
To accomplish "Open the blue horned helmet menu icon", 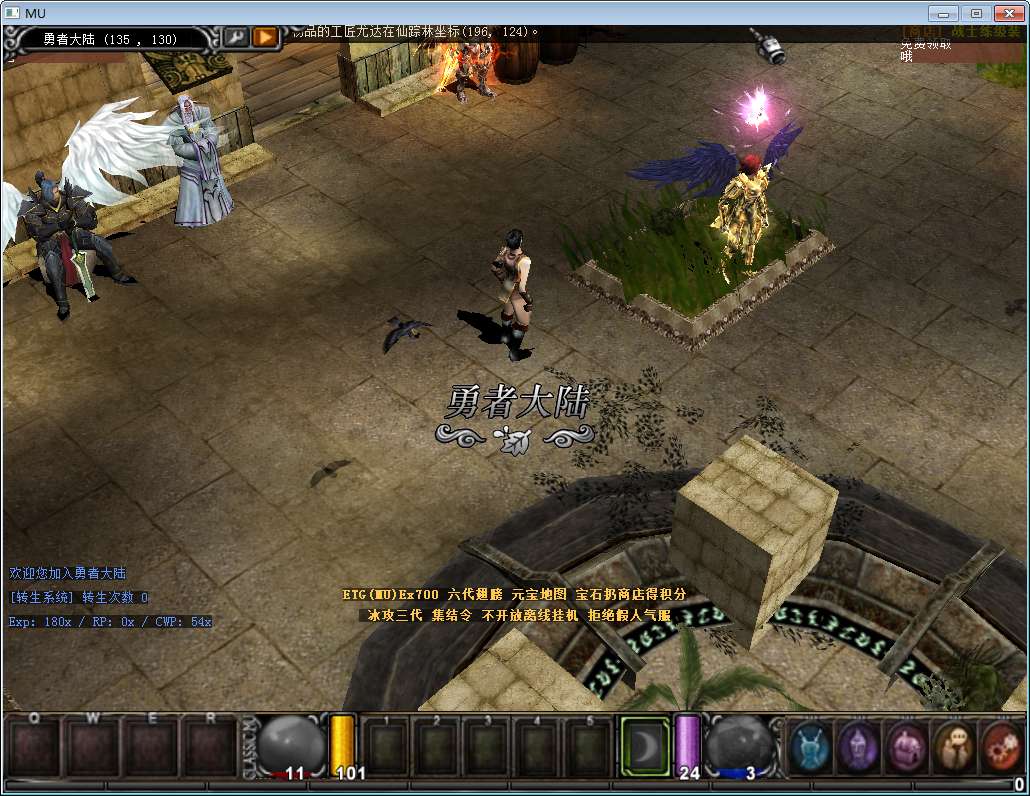I will pos(811,745).
